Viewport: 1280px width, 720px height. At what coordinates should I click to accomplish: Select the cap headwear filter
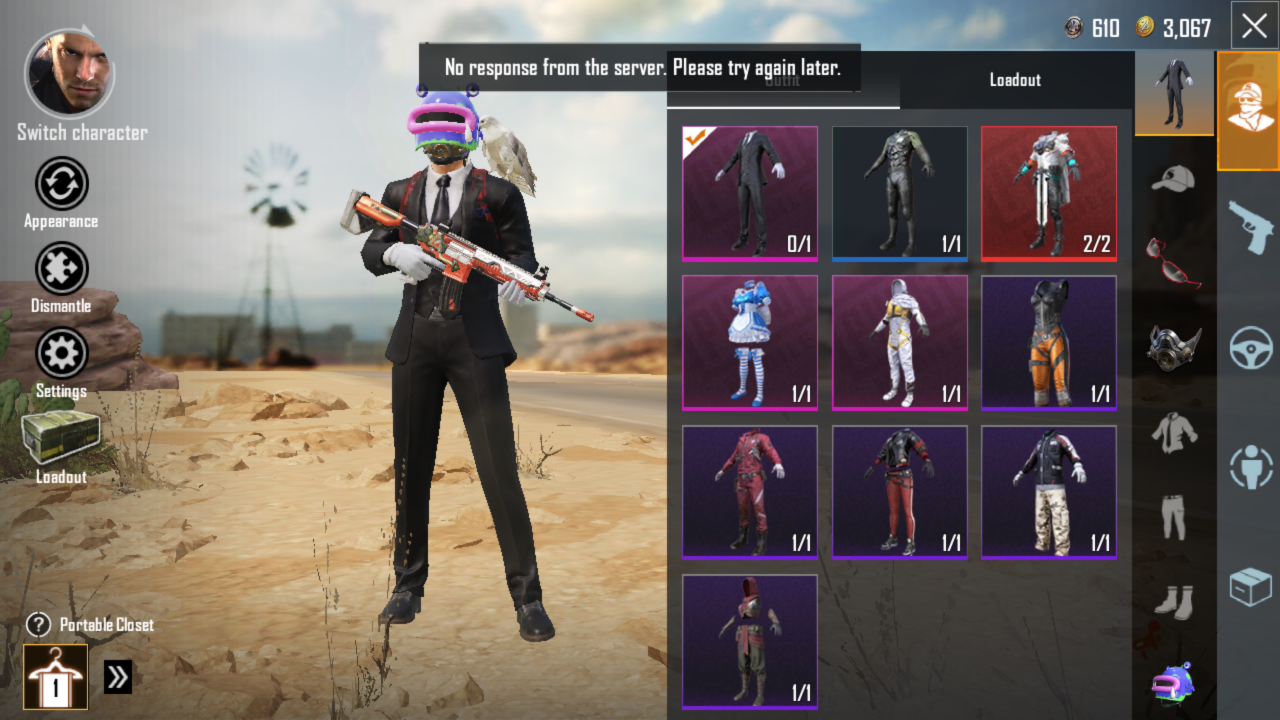[x=1173, y=179]
